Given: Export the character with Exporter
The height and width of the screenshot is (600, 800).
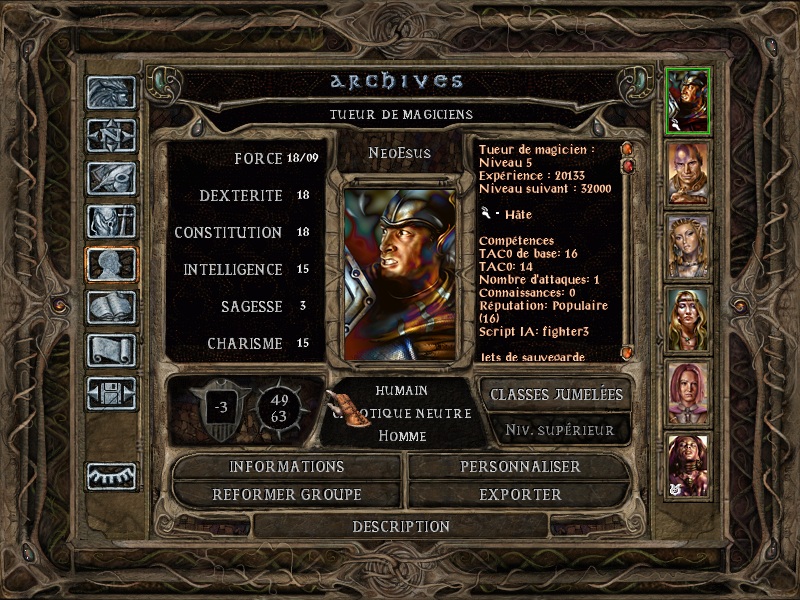Looking at the screenshot, I should click(520, 495).
